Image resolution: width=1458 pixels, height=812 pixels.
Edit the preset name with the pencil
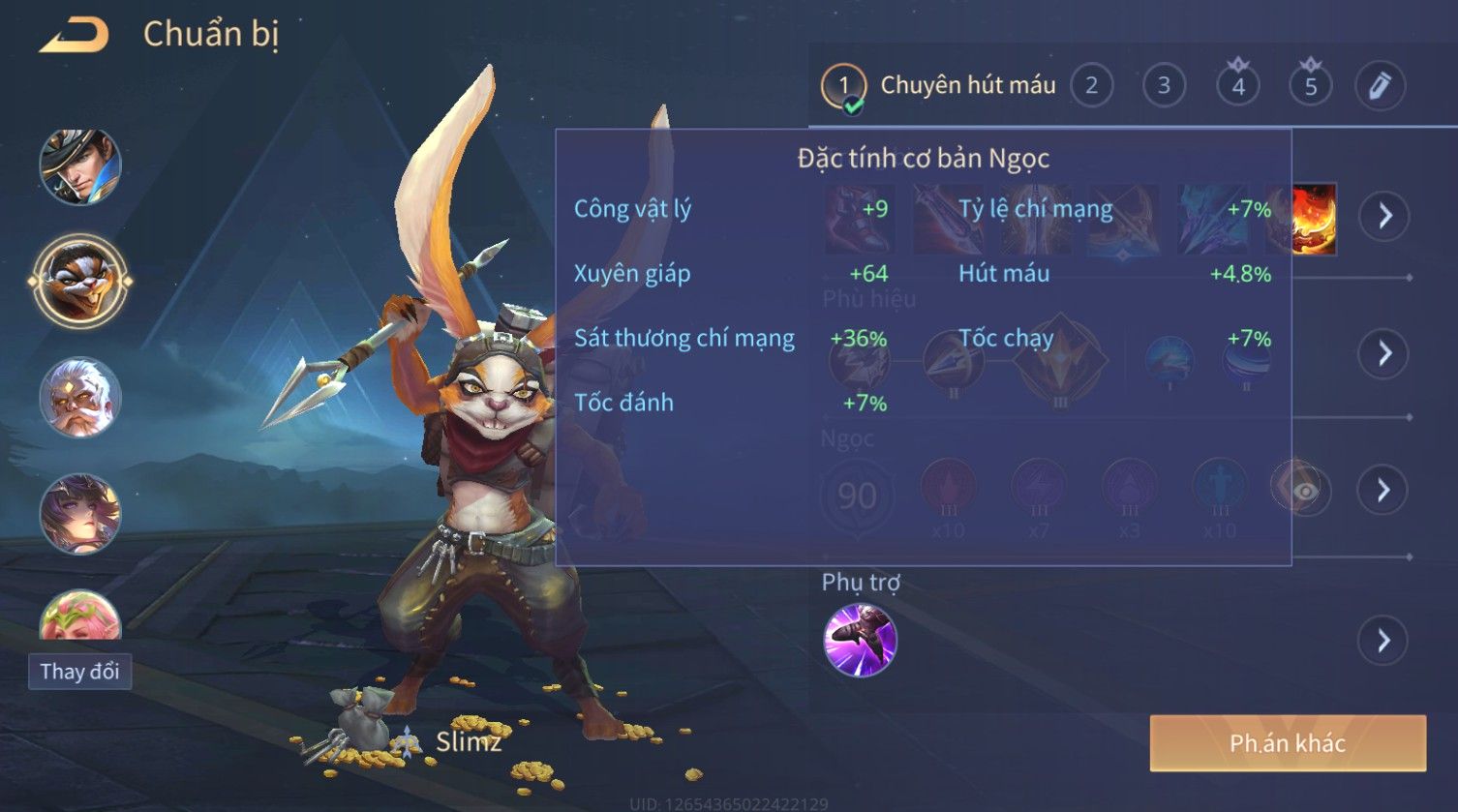pyautogui.click(x=1380, y=86)
